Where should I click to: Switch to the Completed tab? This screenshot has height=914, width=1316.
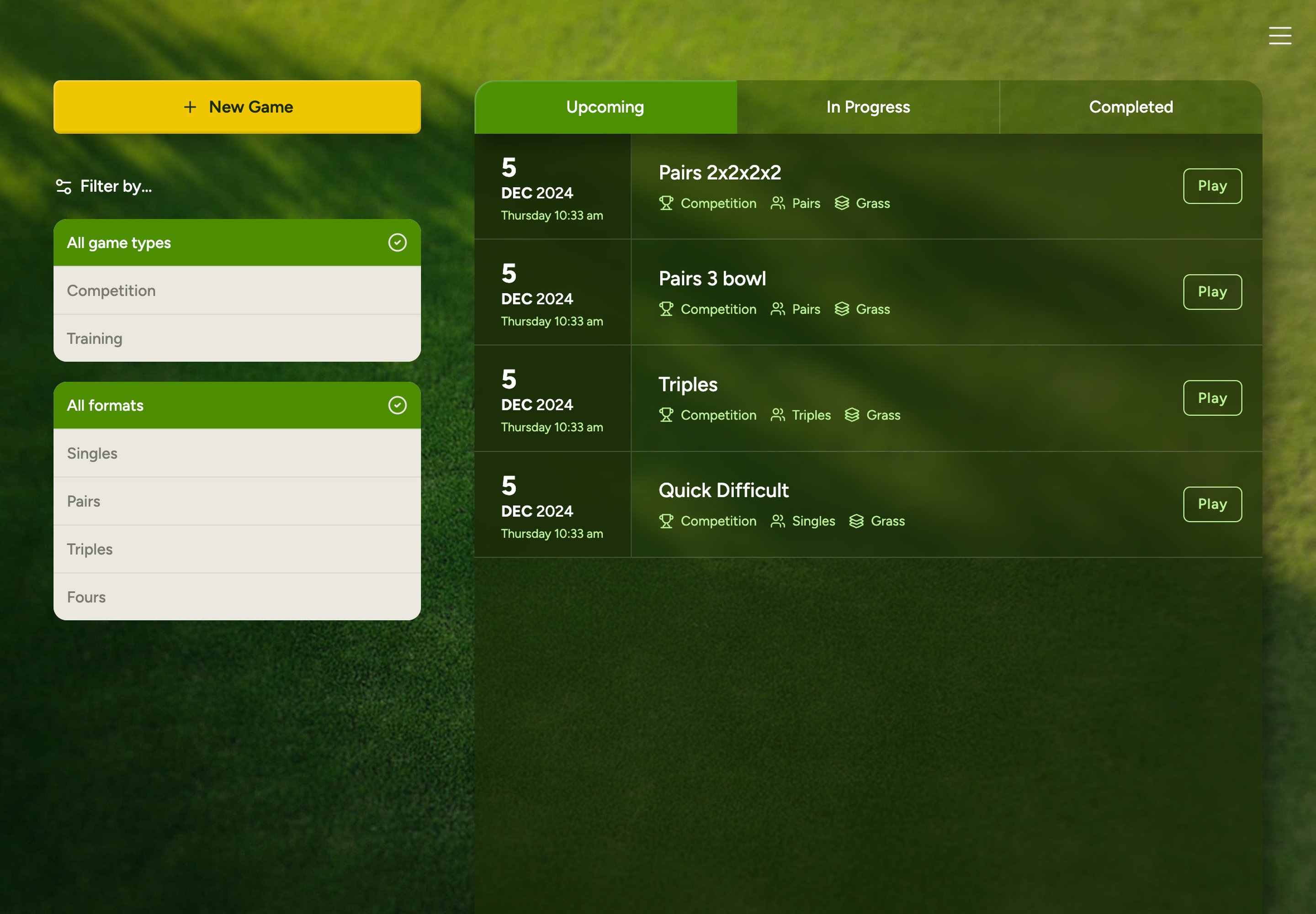(1130, 106)
